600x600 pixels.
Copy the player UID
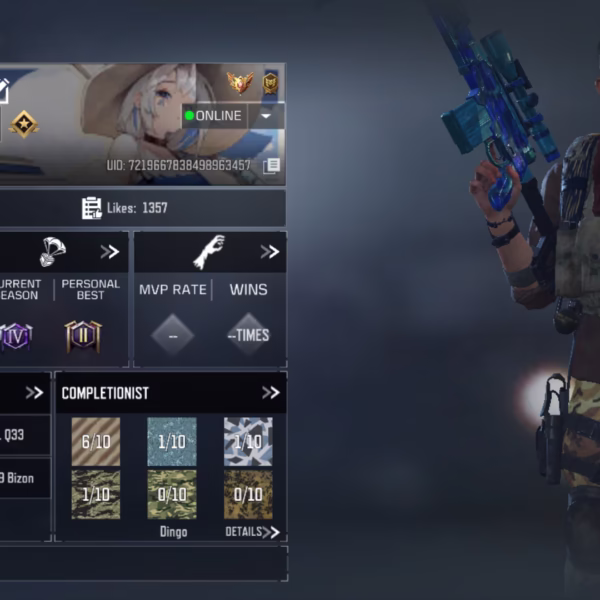click(271, 167)
